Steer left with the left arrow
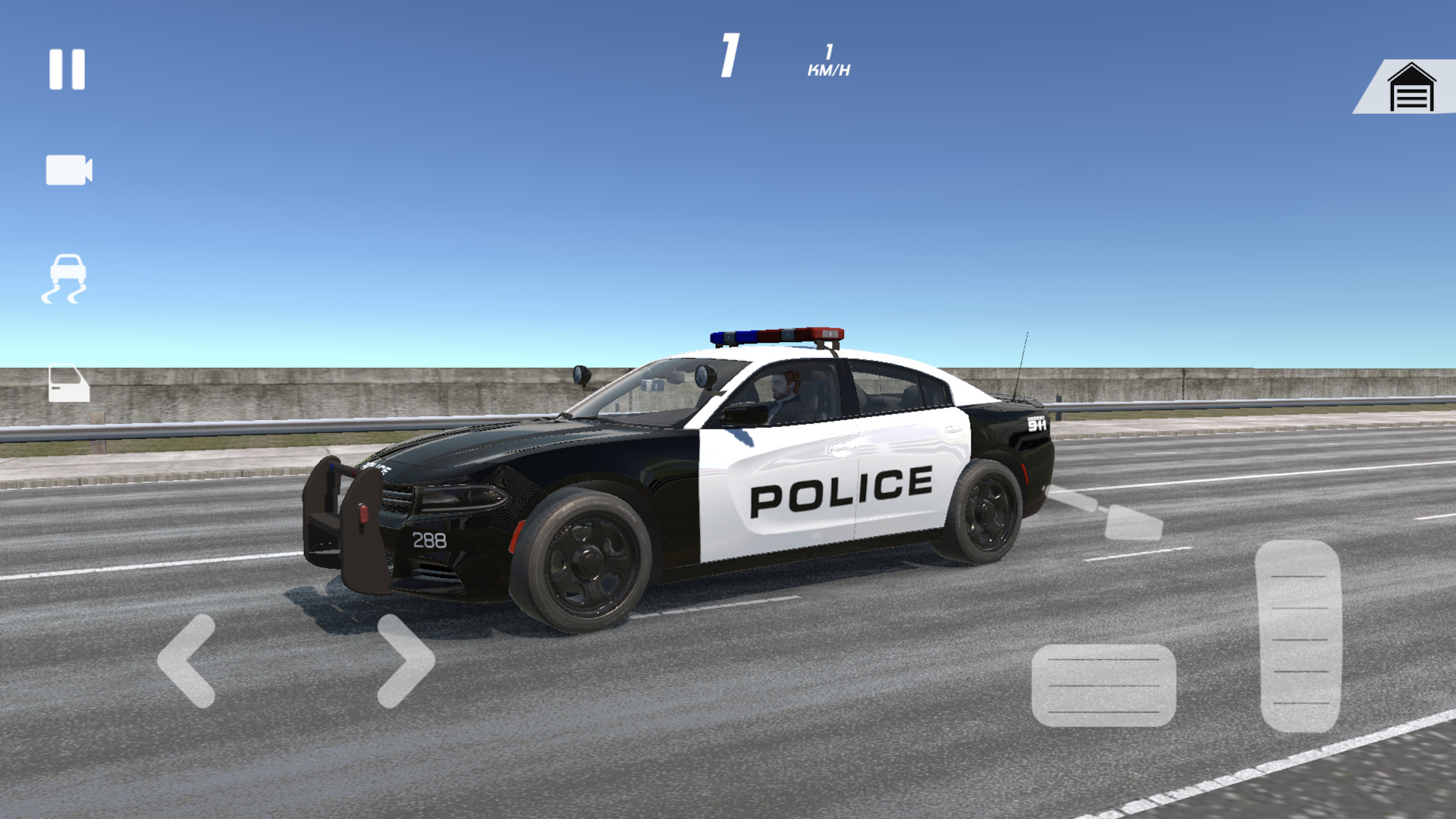 (x=187, y=661)
